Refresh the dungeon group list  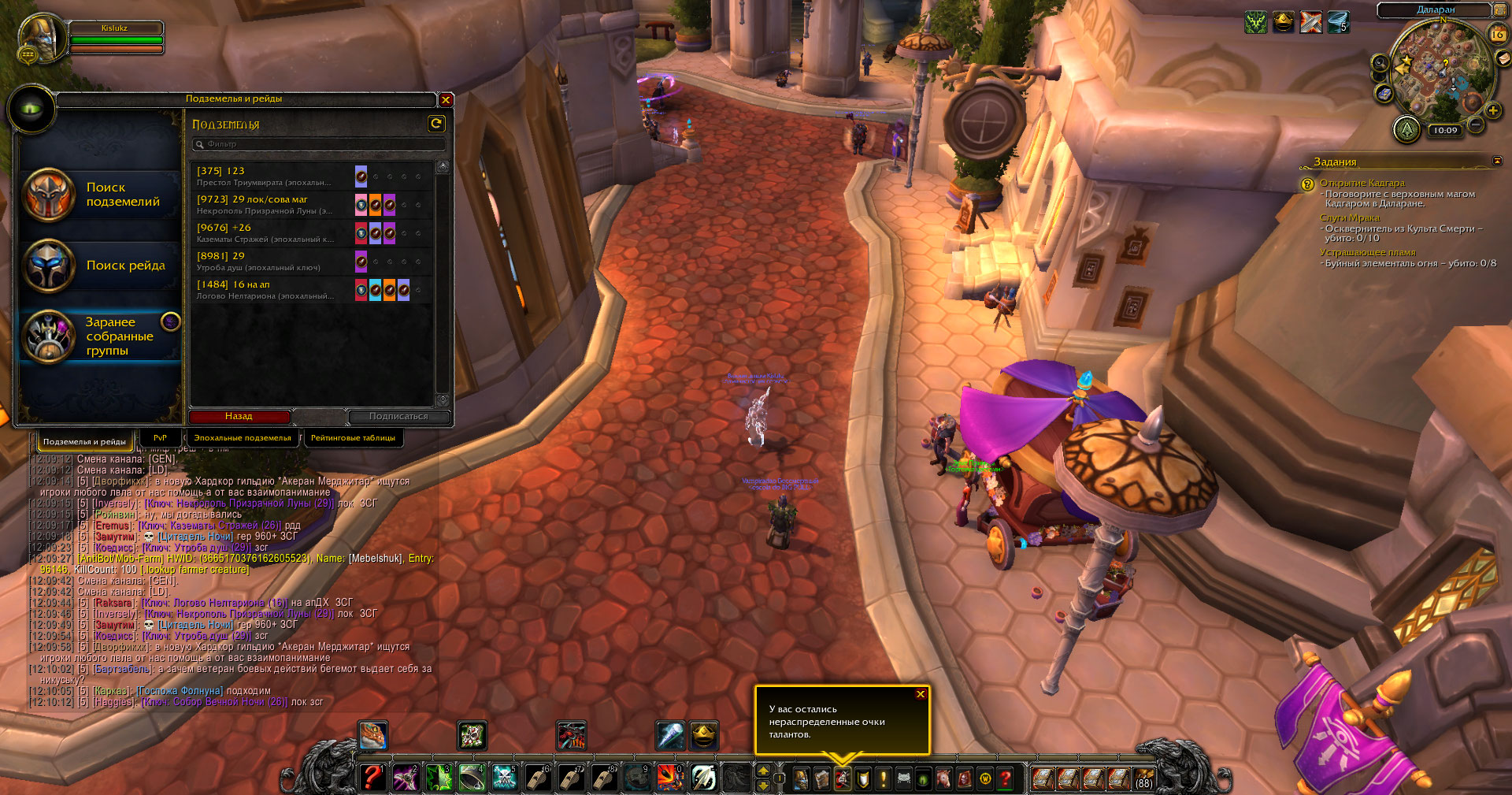point(436,124)
